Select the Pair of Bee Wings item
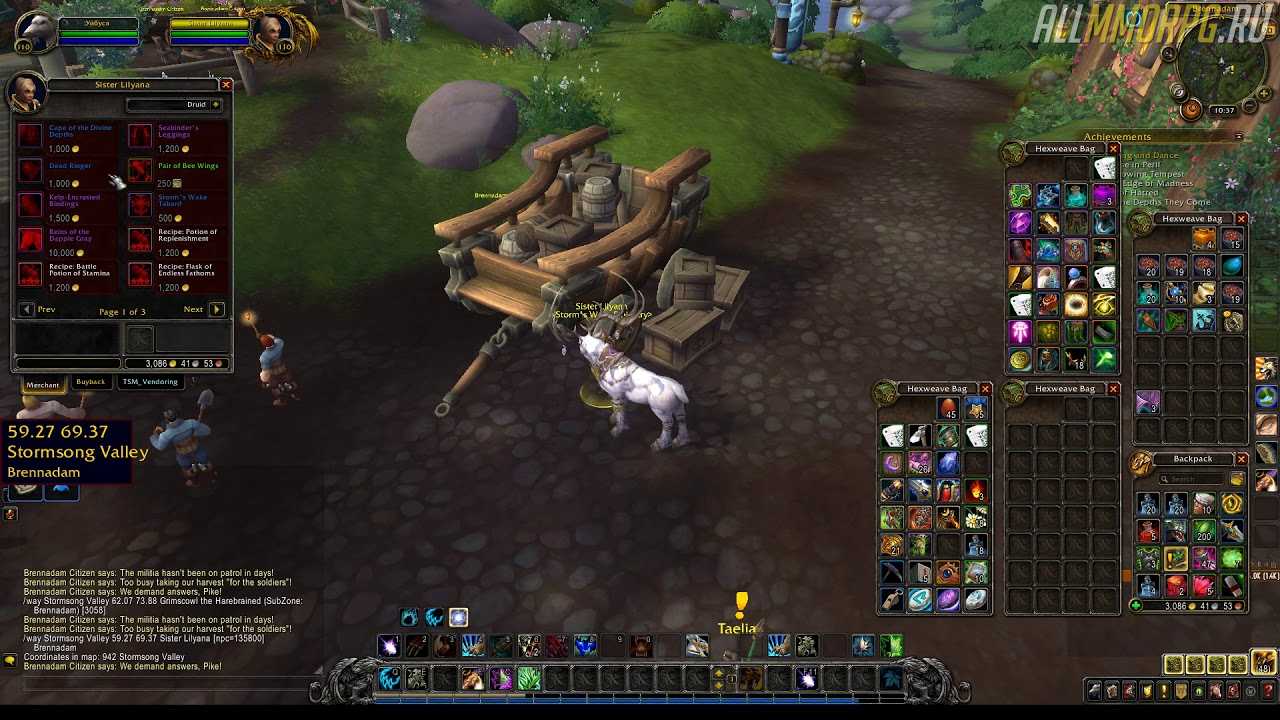This screenshot has width=1280, height=720. pyautogui.click(x=141, y=171)
